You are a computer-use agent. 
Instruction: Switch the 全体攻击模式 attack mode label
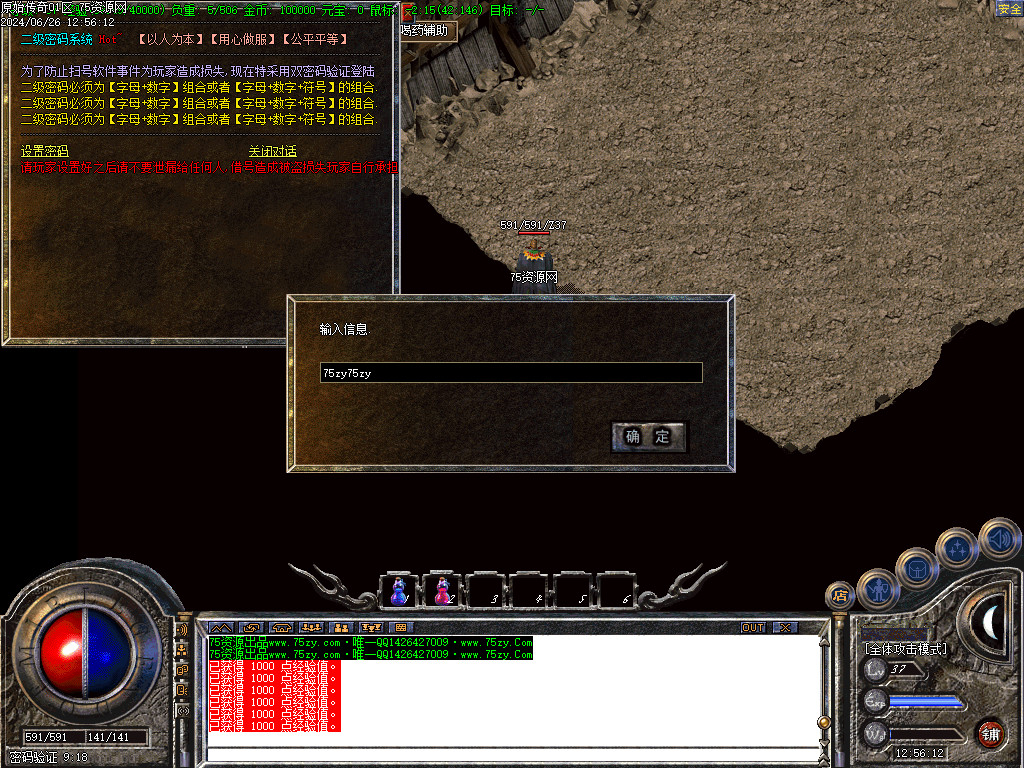[905, 649]
